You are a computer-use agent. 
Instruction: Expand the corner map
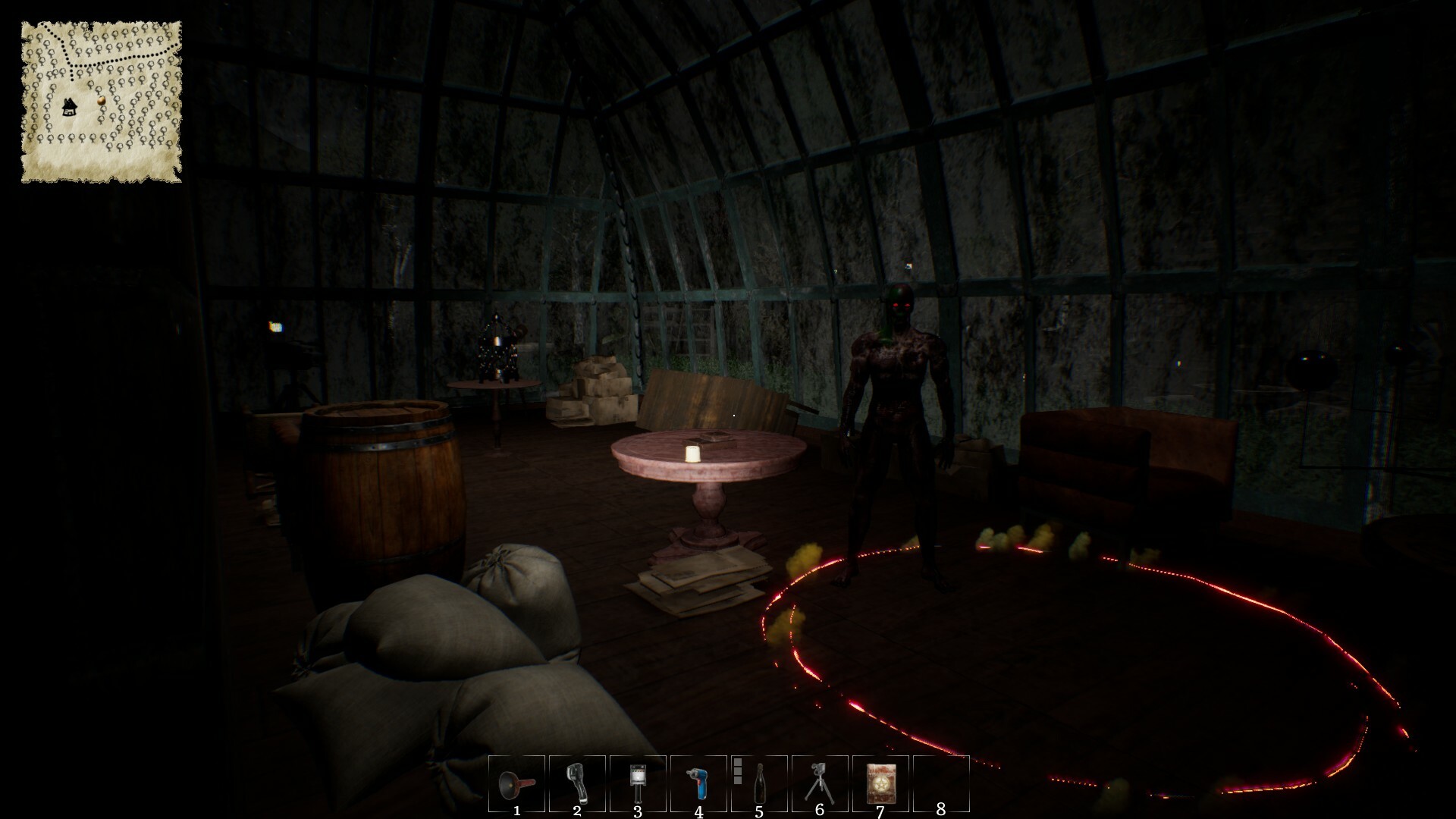pos(102,99)
